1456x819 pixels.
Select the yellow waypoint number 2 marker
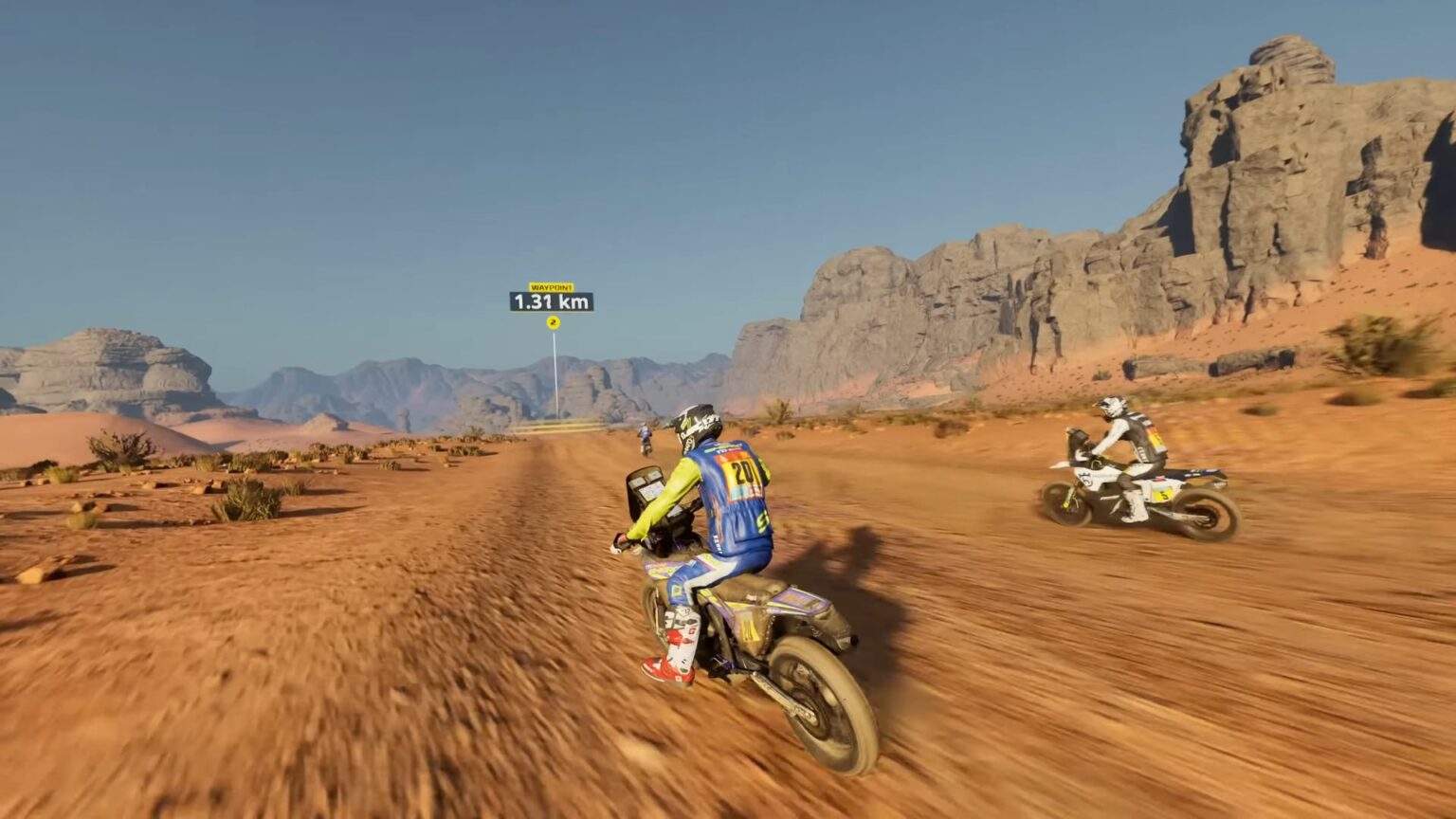click(x=554, y=322)
